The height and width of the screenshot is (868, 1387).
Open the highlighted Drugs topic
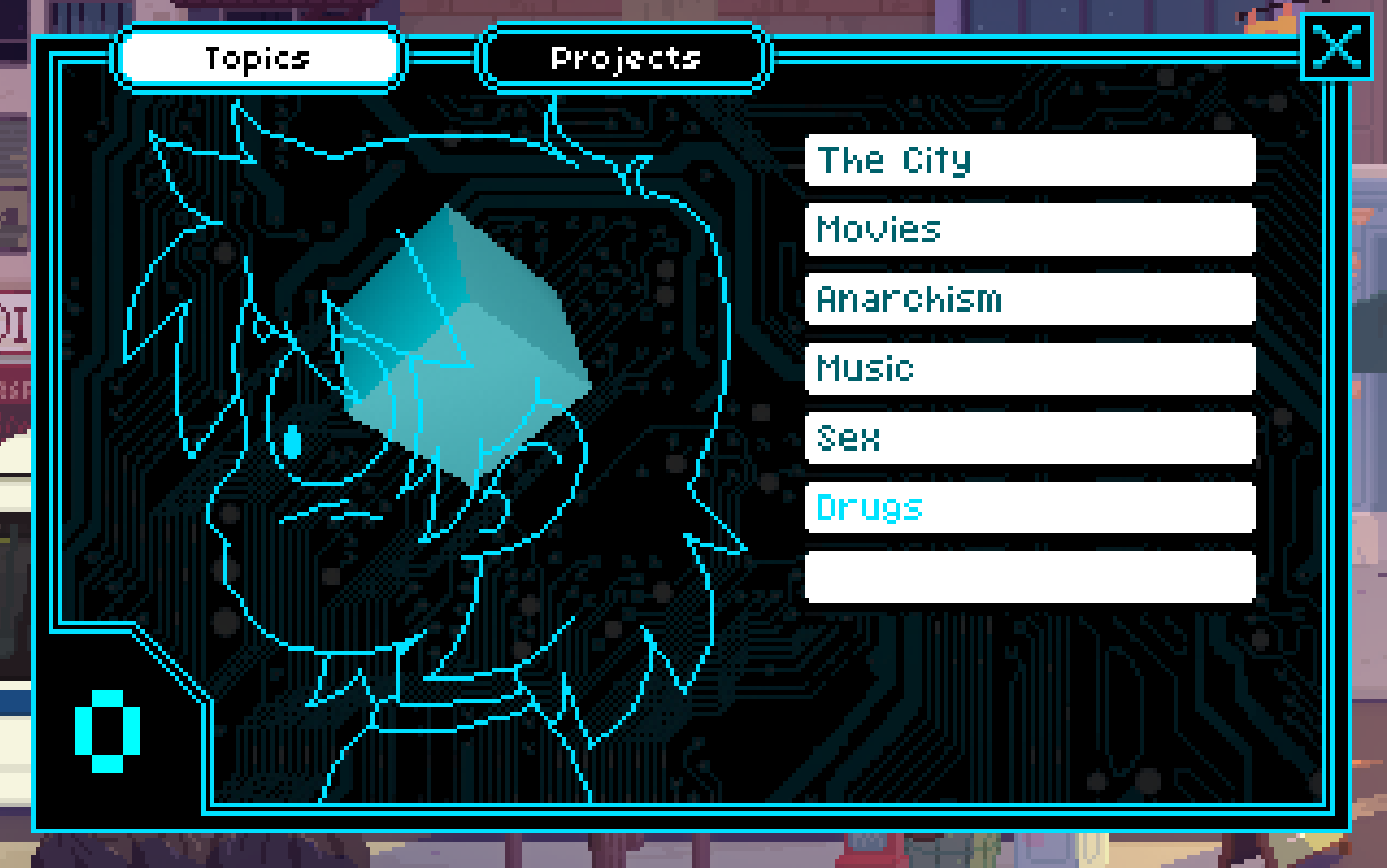[x=1030, y=508]
